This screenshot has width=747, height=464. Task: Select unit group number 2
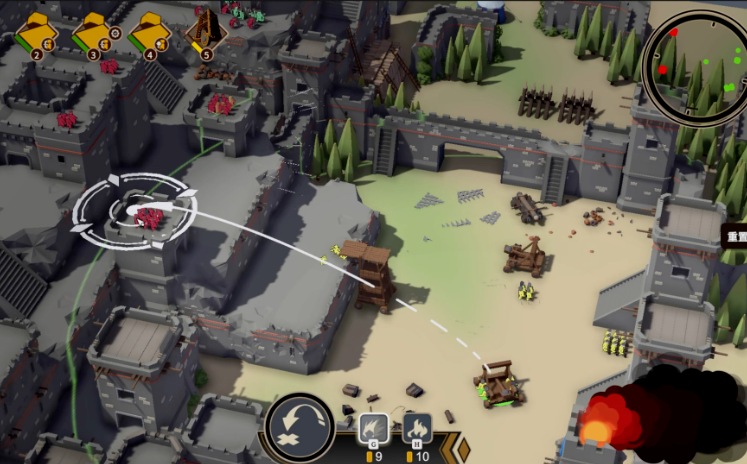point(37,34)
